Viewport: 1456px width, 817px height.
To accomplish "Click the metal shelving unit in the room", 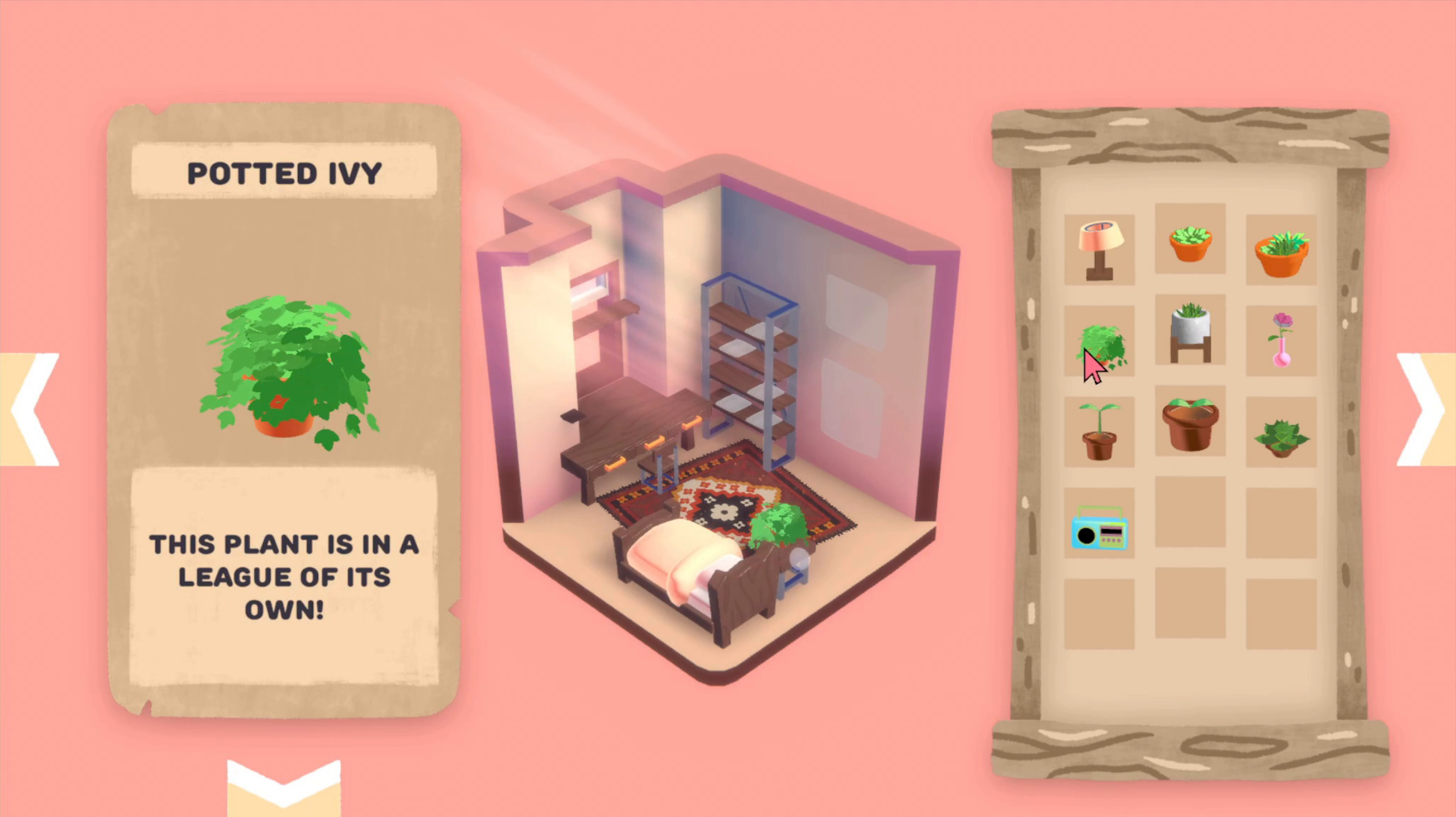I will (x=752, y=367).
